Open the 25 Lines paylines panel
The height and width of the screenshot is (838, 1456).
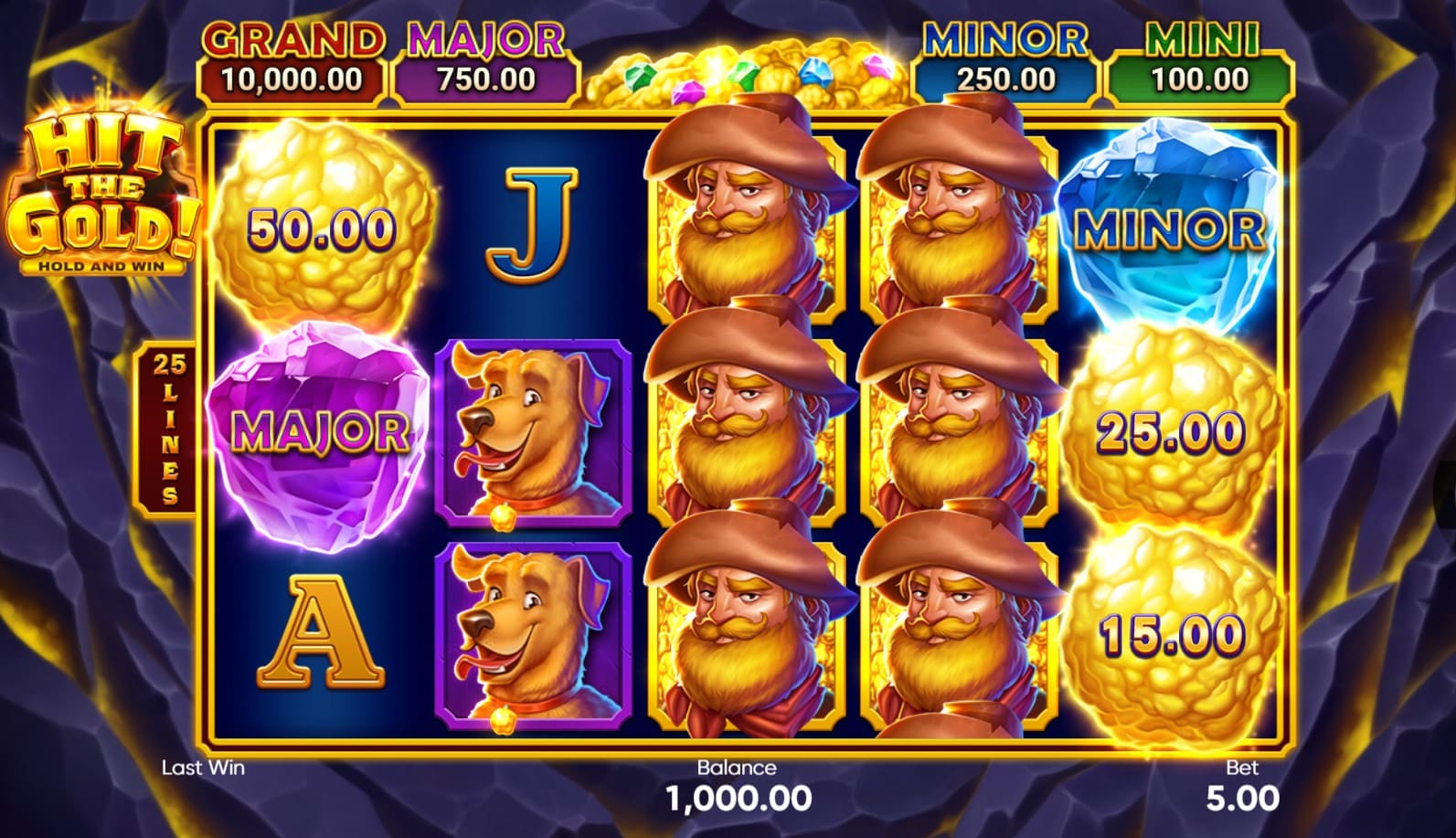point(168,430)
